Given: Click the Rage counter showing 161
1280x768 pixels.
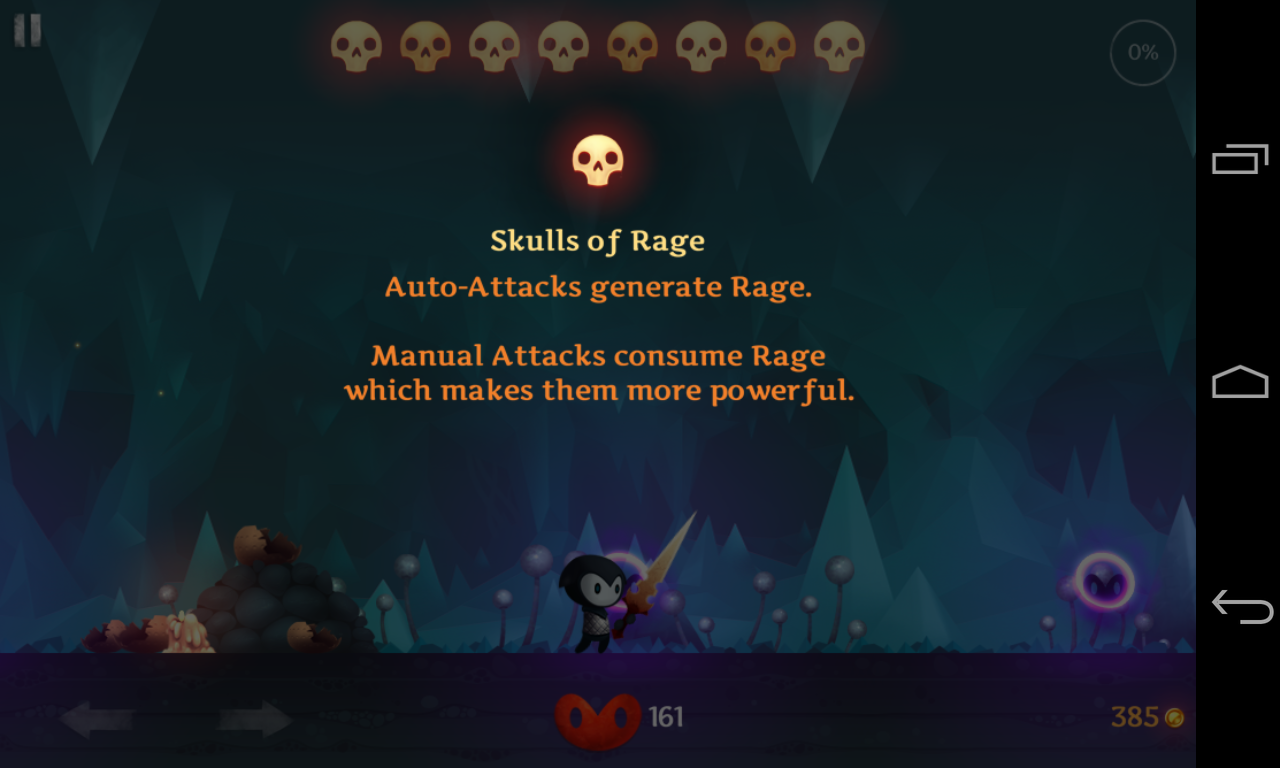Looking at the screenshot, I should click(667, 716).
